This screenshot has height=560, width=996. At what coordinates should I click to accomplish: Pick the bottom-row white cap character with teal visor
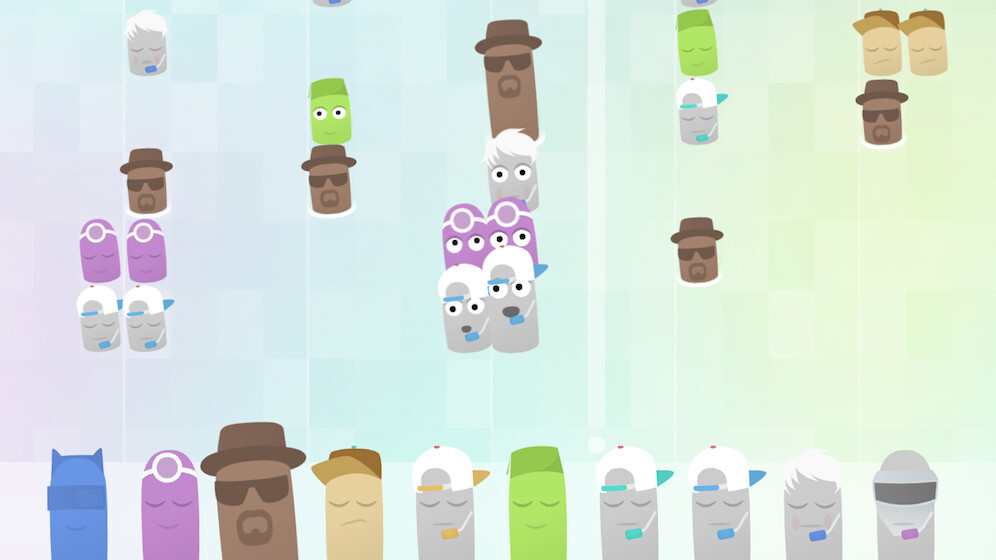pos(628,508)
